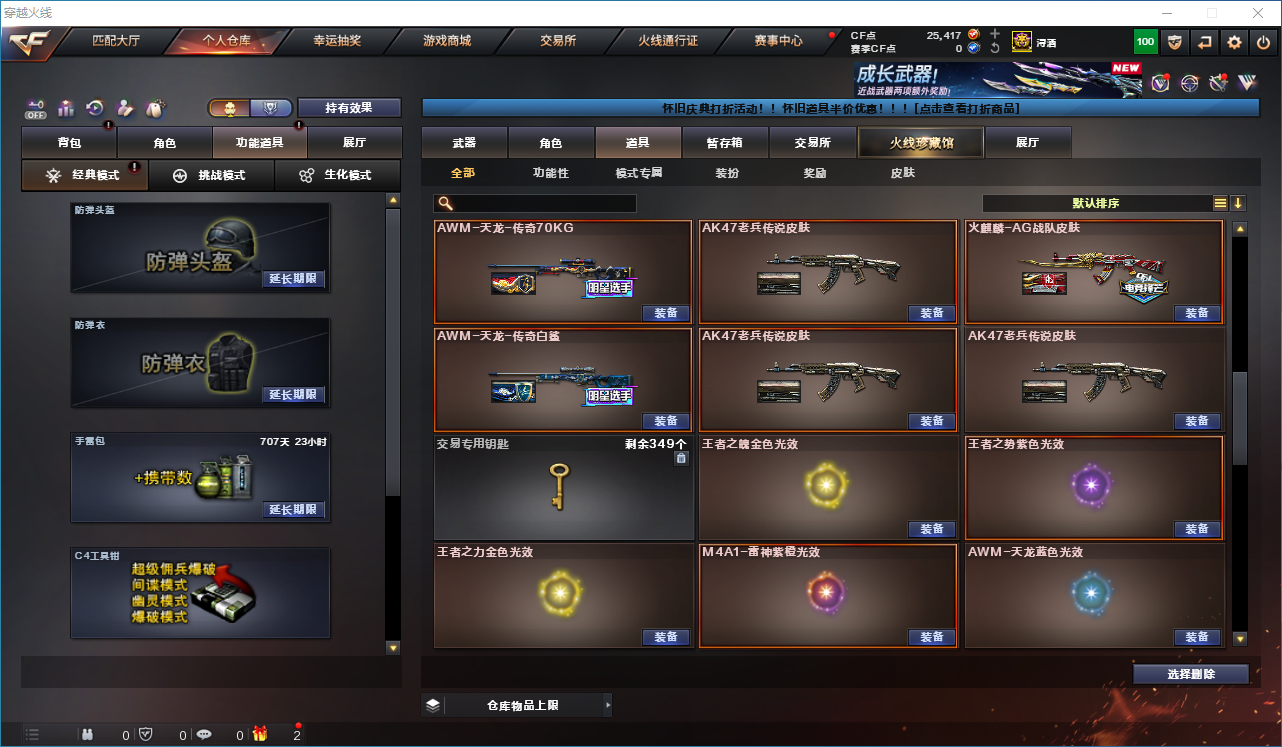Go to the 游戏商城 game shop
Image resolution: width=1282 pixels, height=747 pixels.
pyautogui.click(x=446, y=41)
